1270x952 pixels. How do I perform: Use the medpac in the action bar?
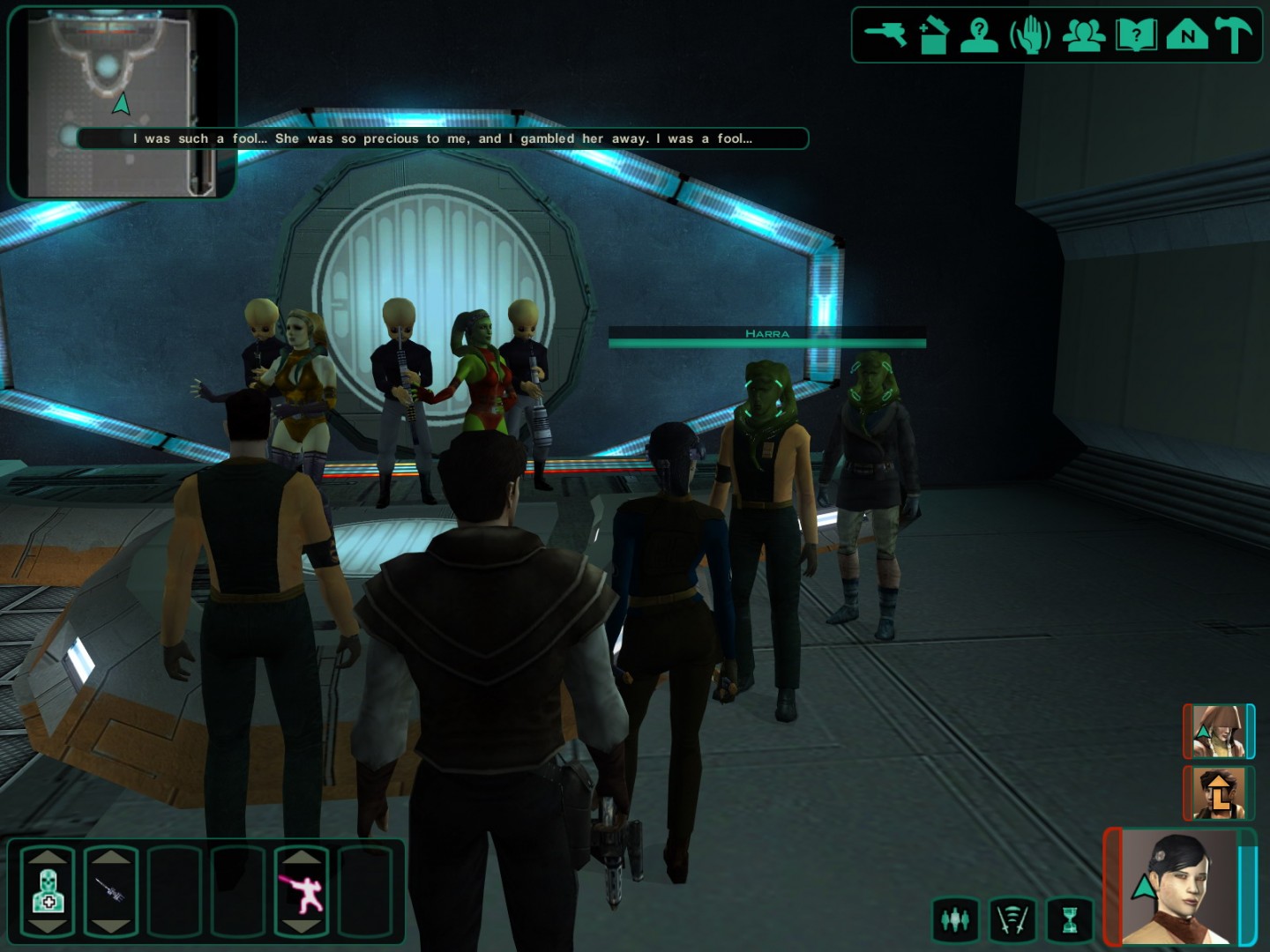[x=49, y=892]
